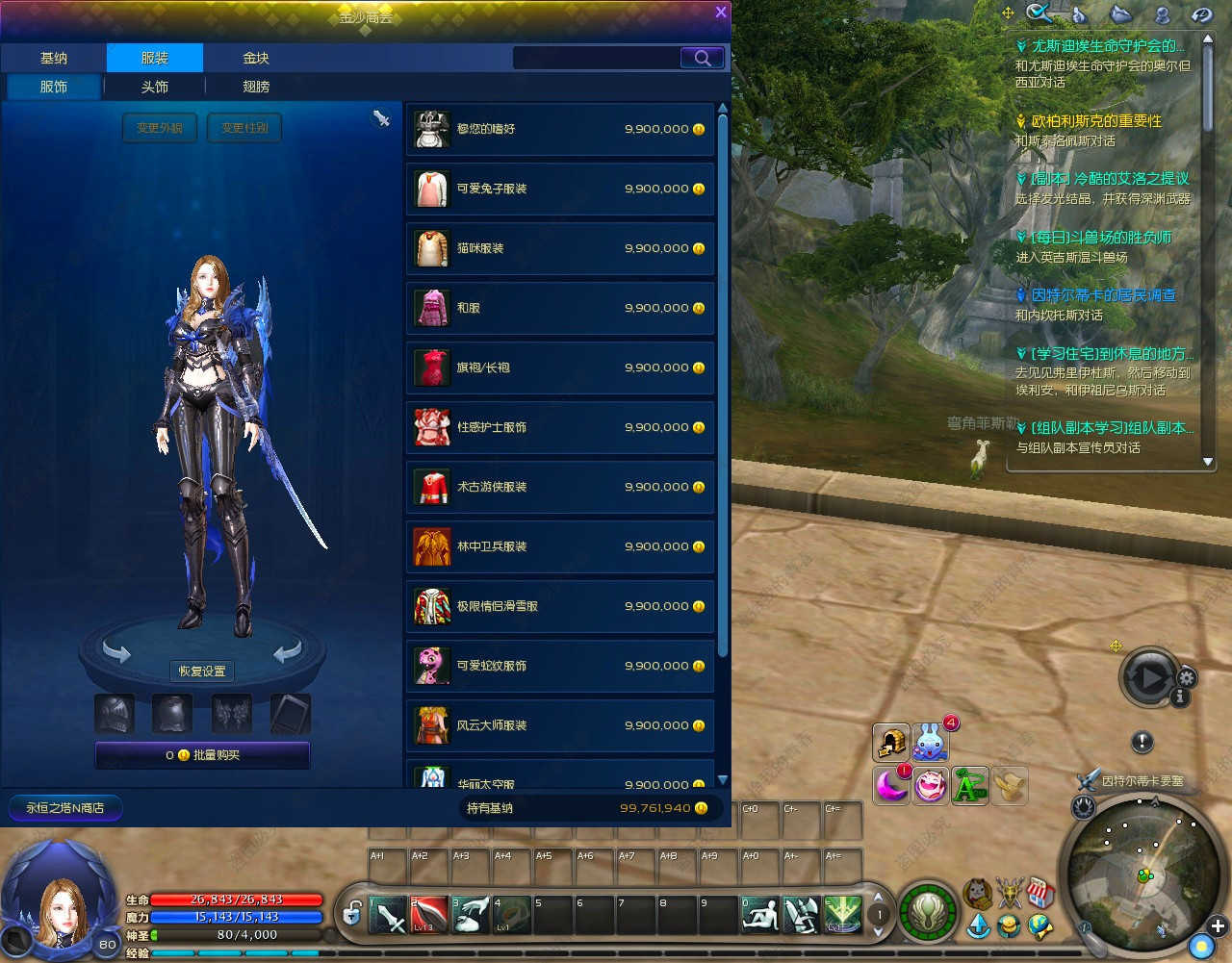Switch to the 金块 tab
Screen dimensions: 1232x963
[x=256, y=58]
